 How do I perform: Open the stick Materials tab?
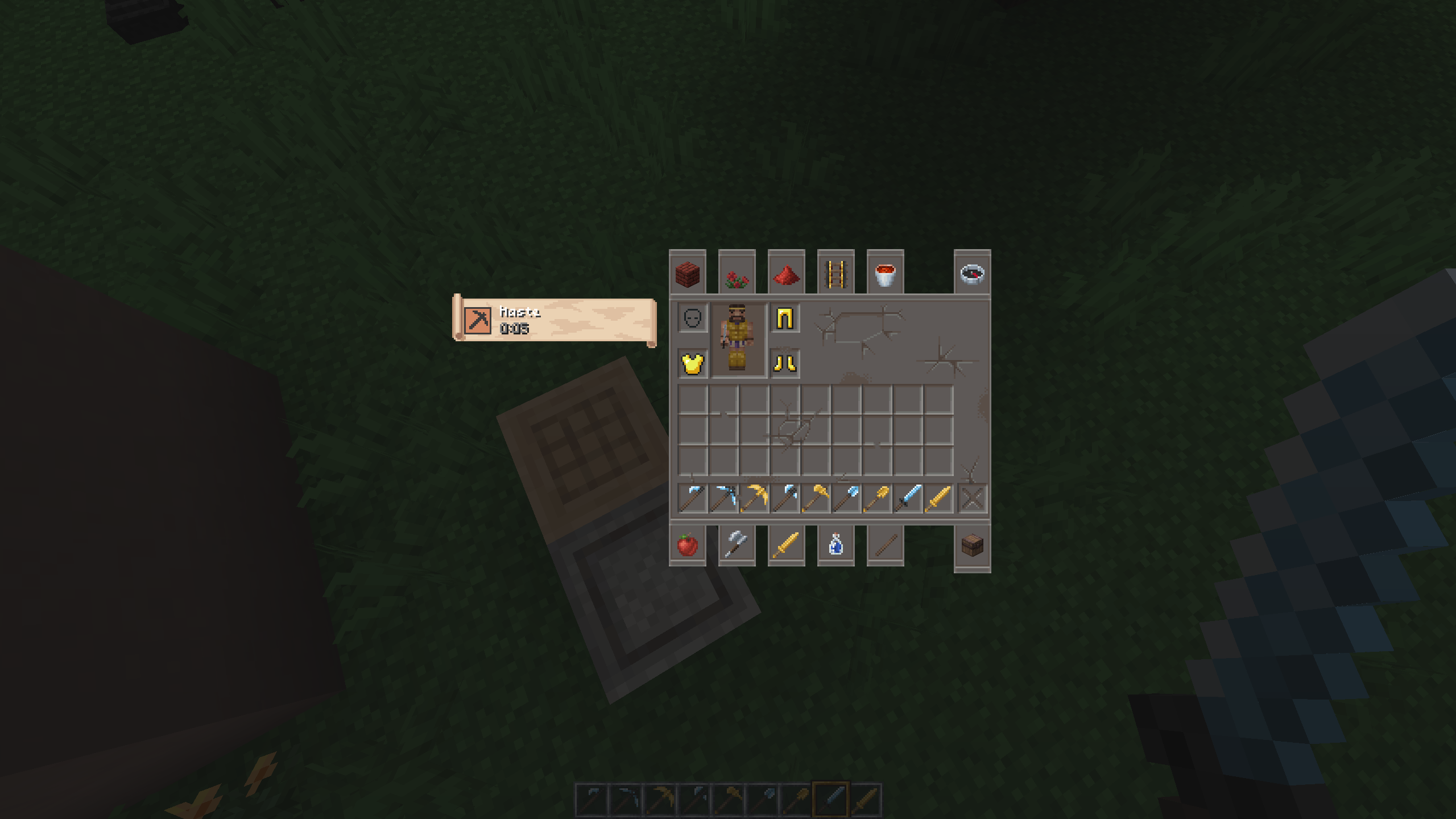[x=886, y=545]
